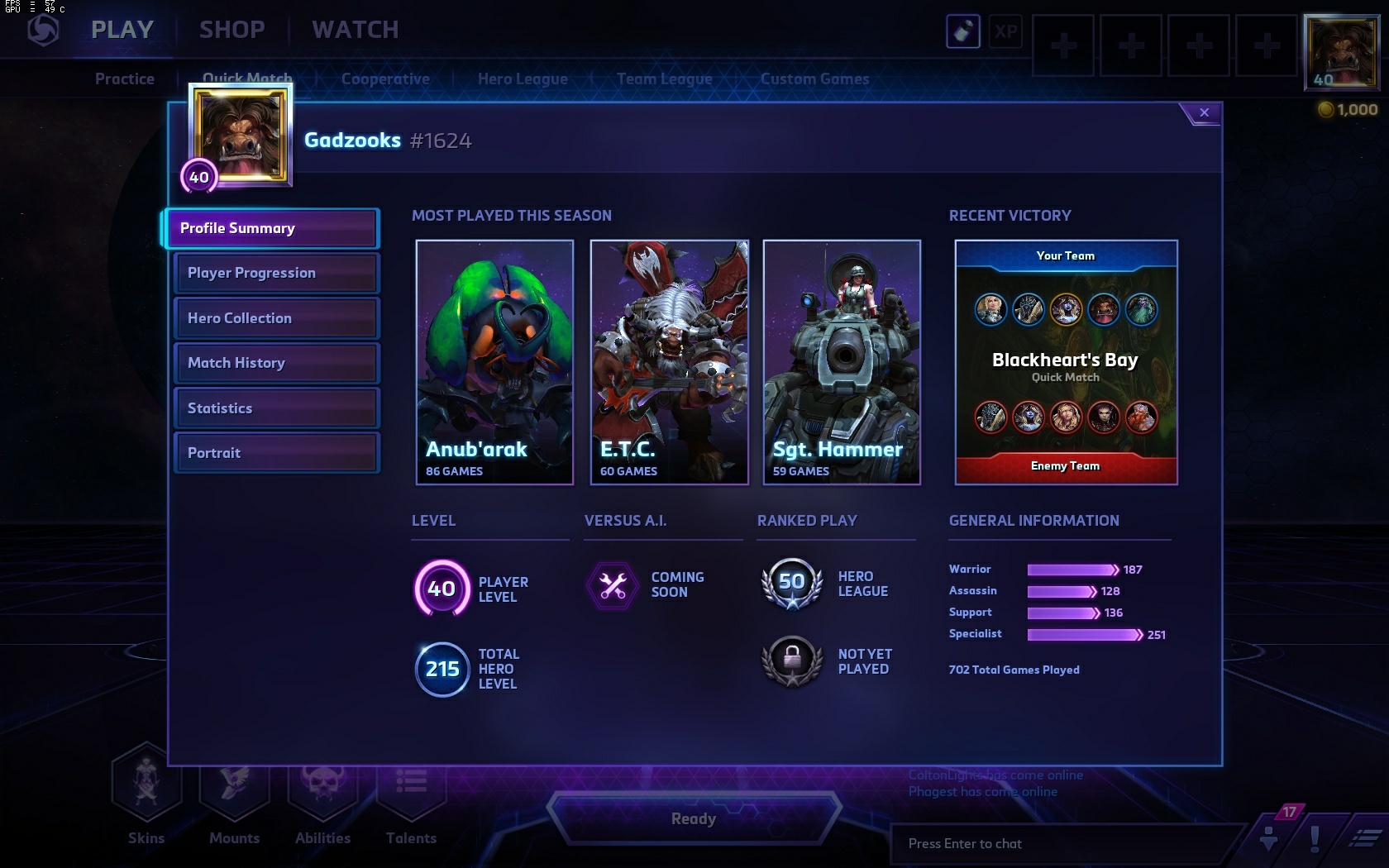Open the Statistics section
1389x868 pixels.
click(276, 408)
